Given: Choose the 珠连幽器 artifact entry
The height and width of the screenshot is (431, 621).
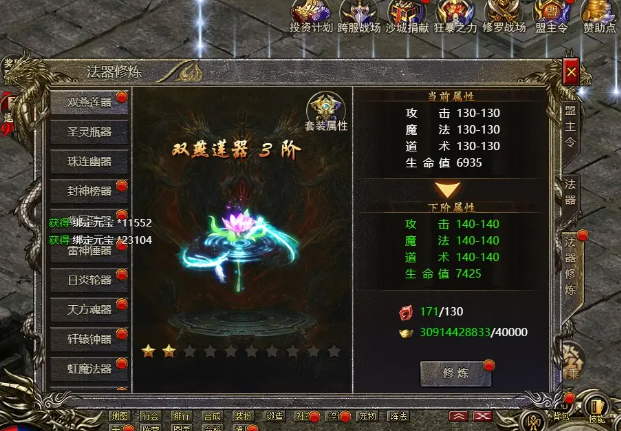Looking at the screenshot, I should point(88,161).
